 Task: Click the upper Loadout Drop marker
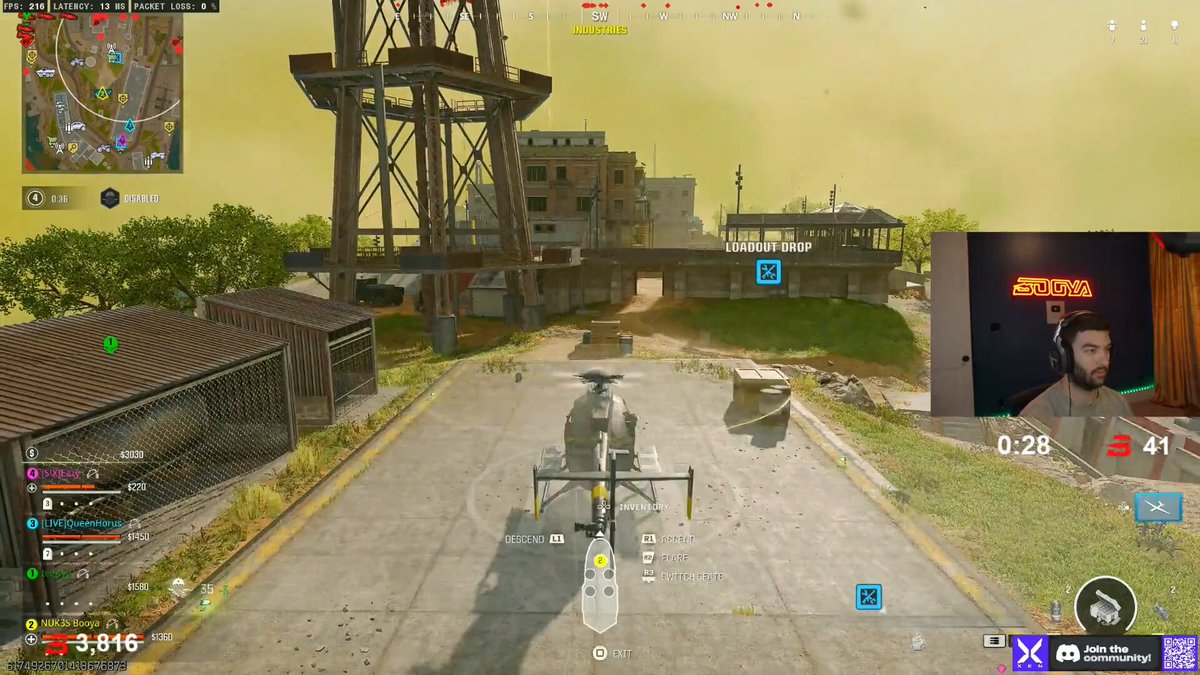click(x=768, y=271)
